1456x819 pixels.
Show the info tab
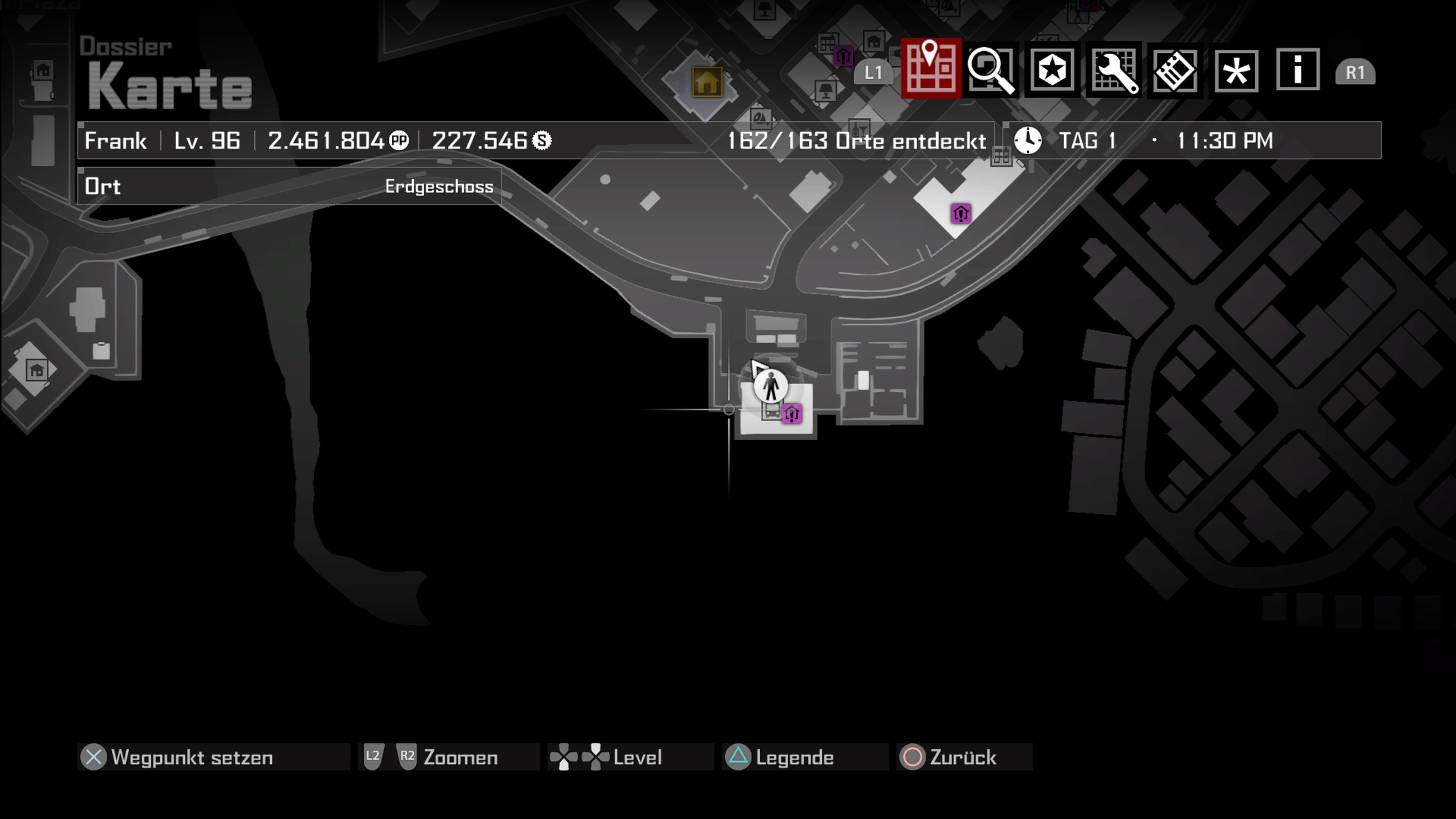click(1298, 71)
